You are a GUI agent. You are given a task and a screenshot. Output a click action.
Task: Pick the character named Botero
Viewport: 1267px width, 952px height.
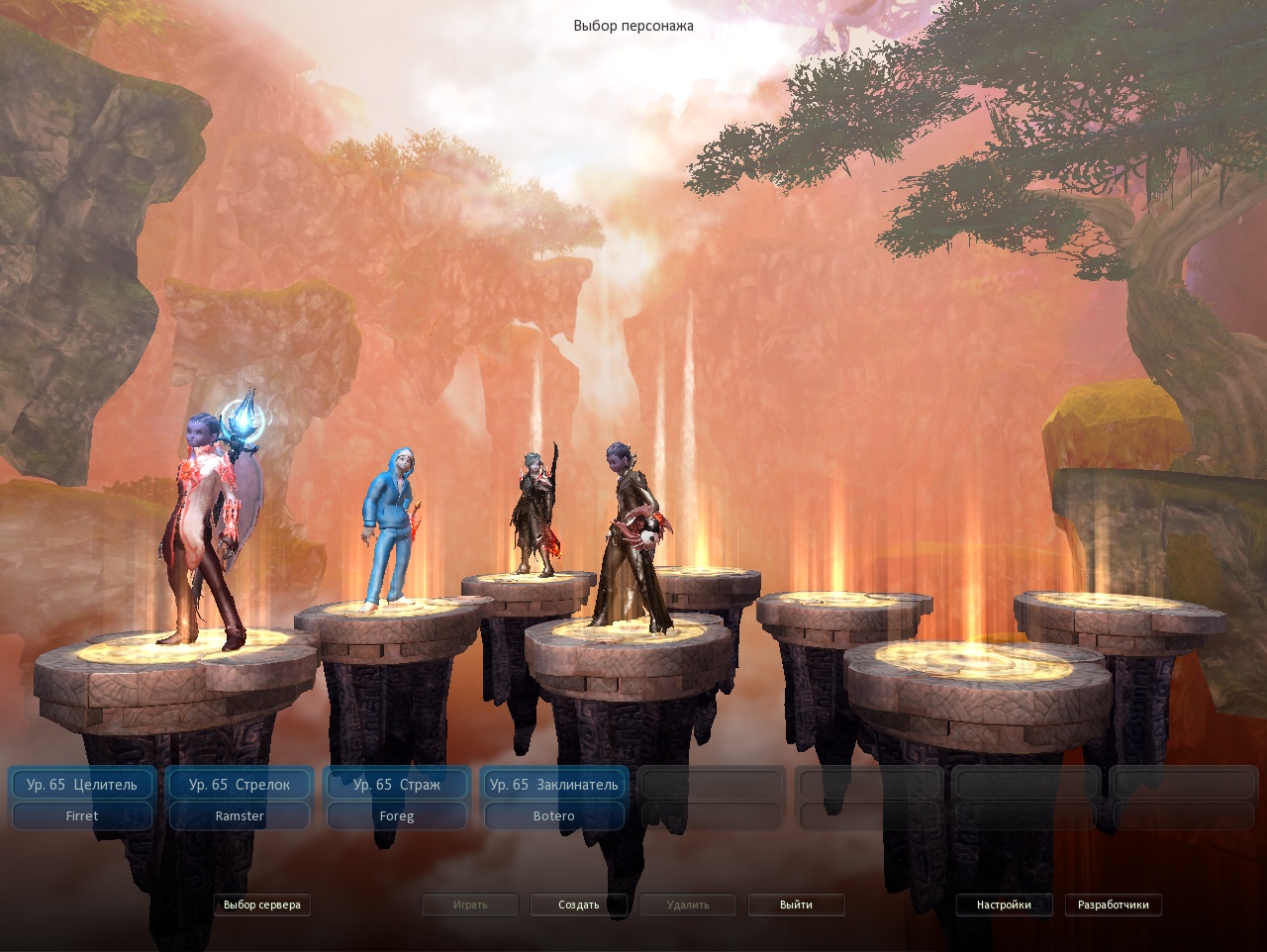point(554,816)
